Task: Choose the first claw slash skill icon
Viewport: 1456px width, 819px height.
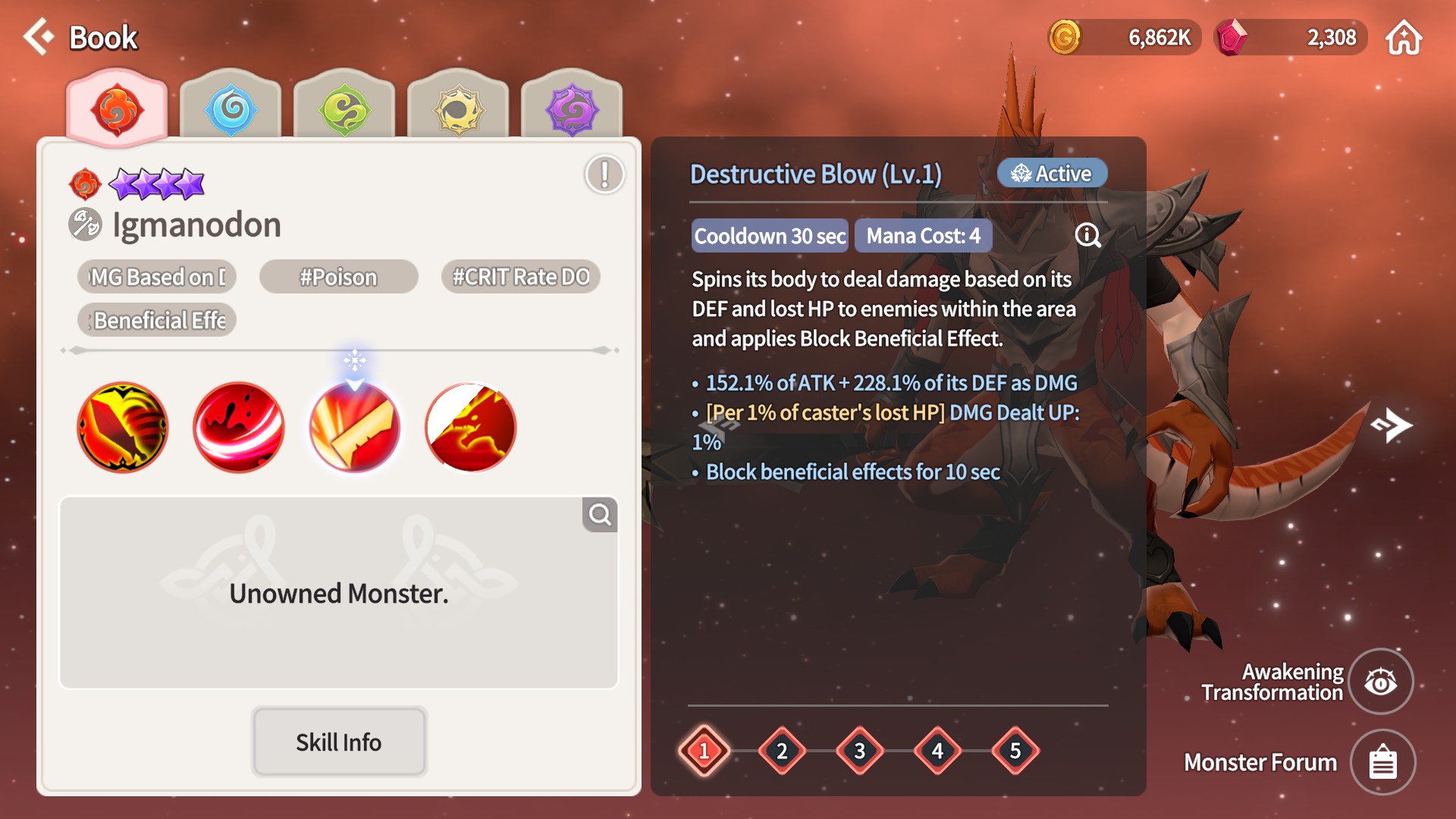Action: [x=123, y=427]
